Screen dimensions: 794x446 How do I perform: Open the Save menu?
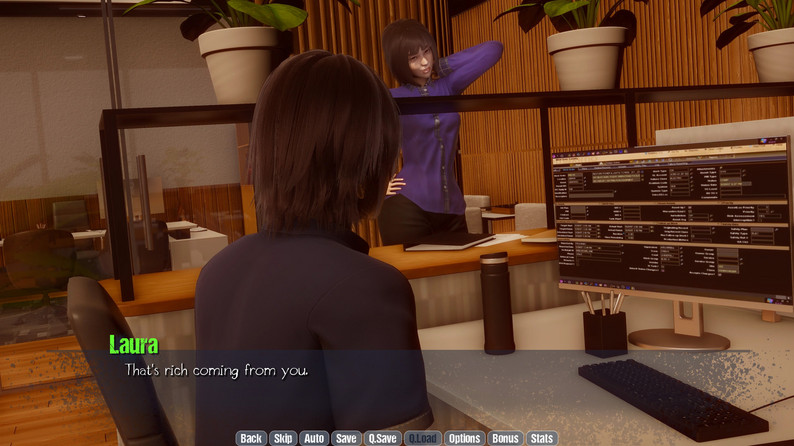pyautogui.click(x=346, y=438)
